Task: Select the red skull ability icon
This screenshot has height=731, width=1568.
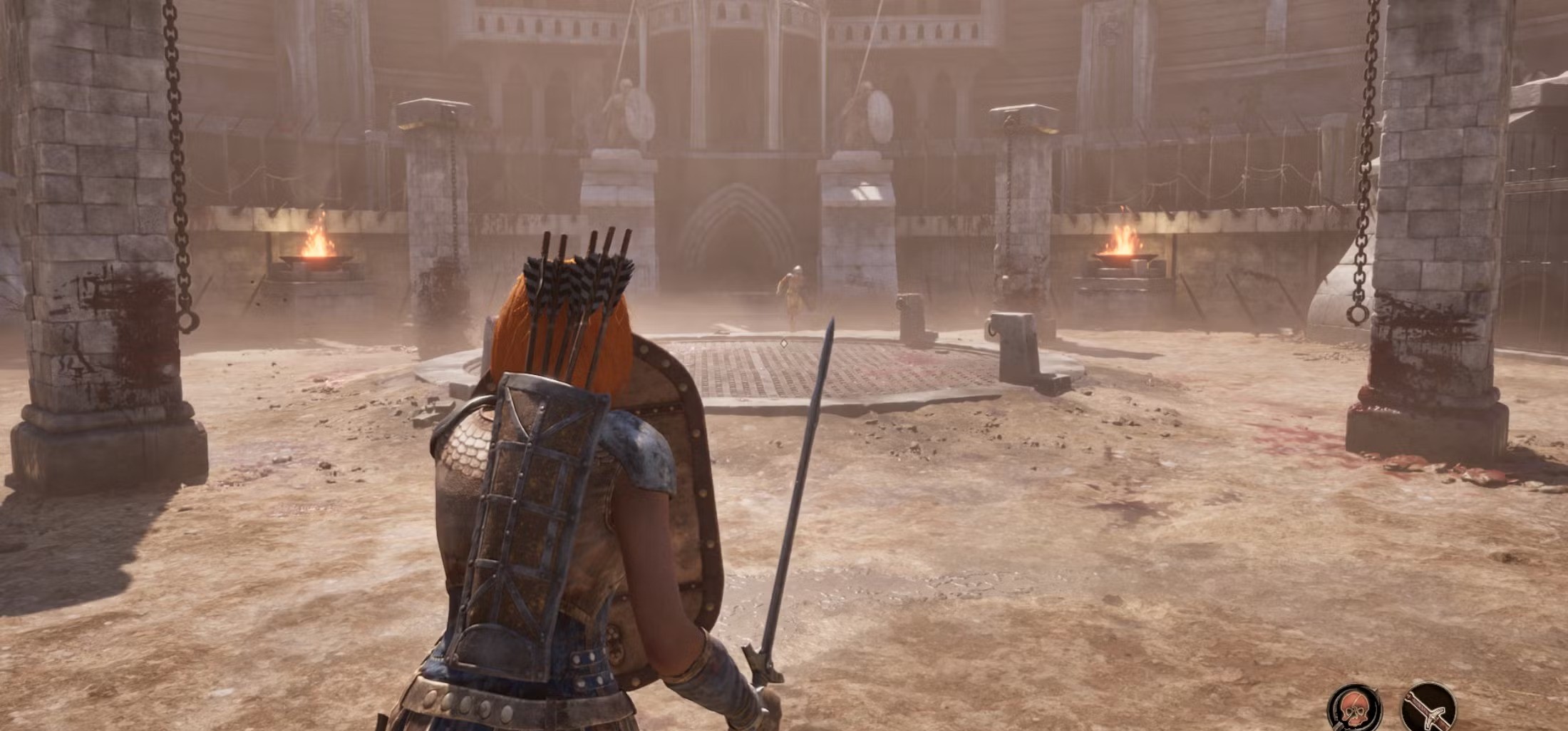Action: pyautogui.click(x=1353, y=709)
